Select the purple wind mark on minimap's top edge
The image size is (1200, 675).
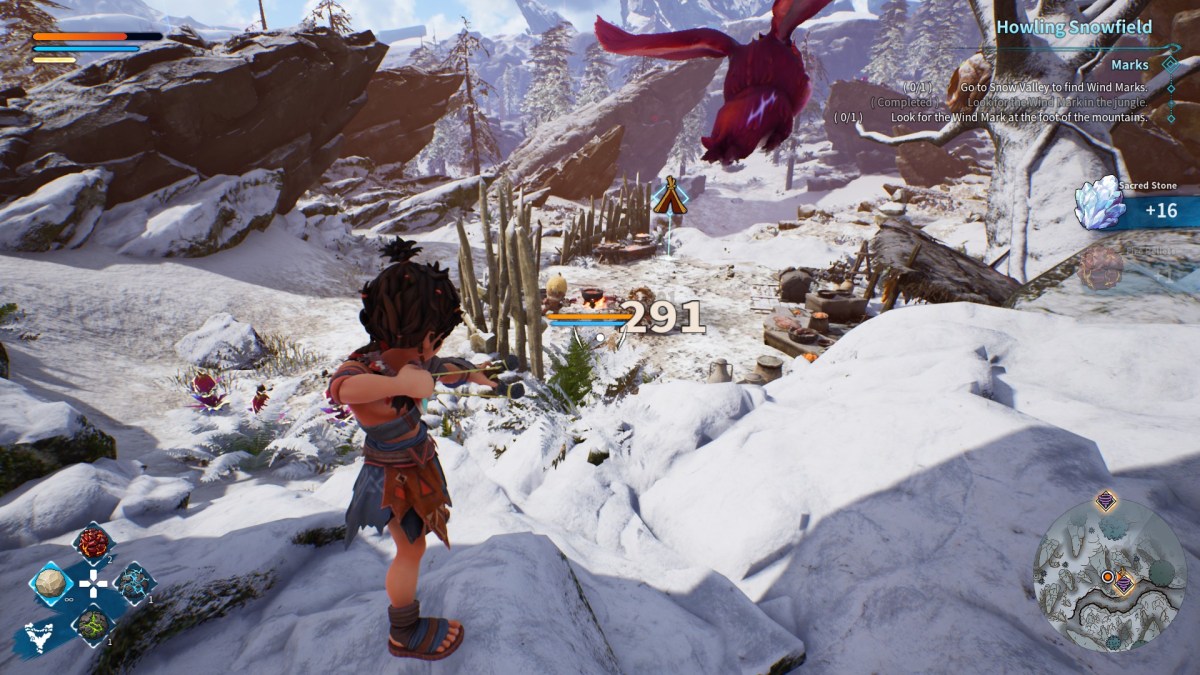(x=1106, y=500)
